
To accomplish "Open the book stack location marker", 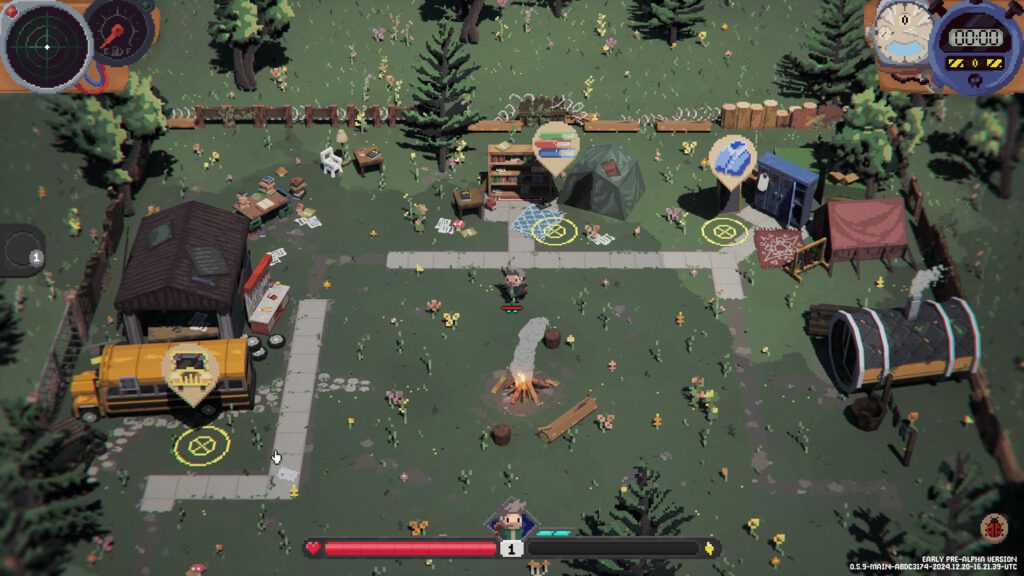I will [x=554, y=146].
